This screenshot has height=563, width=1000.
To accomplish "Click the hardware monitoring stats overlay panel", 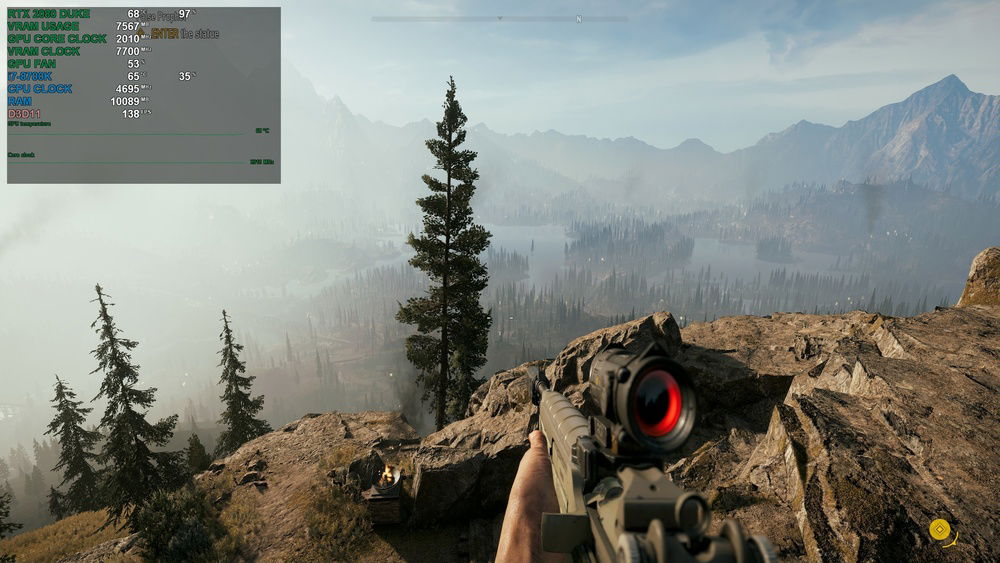I will pyautogui.click(x=143, y=95).
